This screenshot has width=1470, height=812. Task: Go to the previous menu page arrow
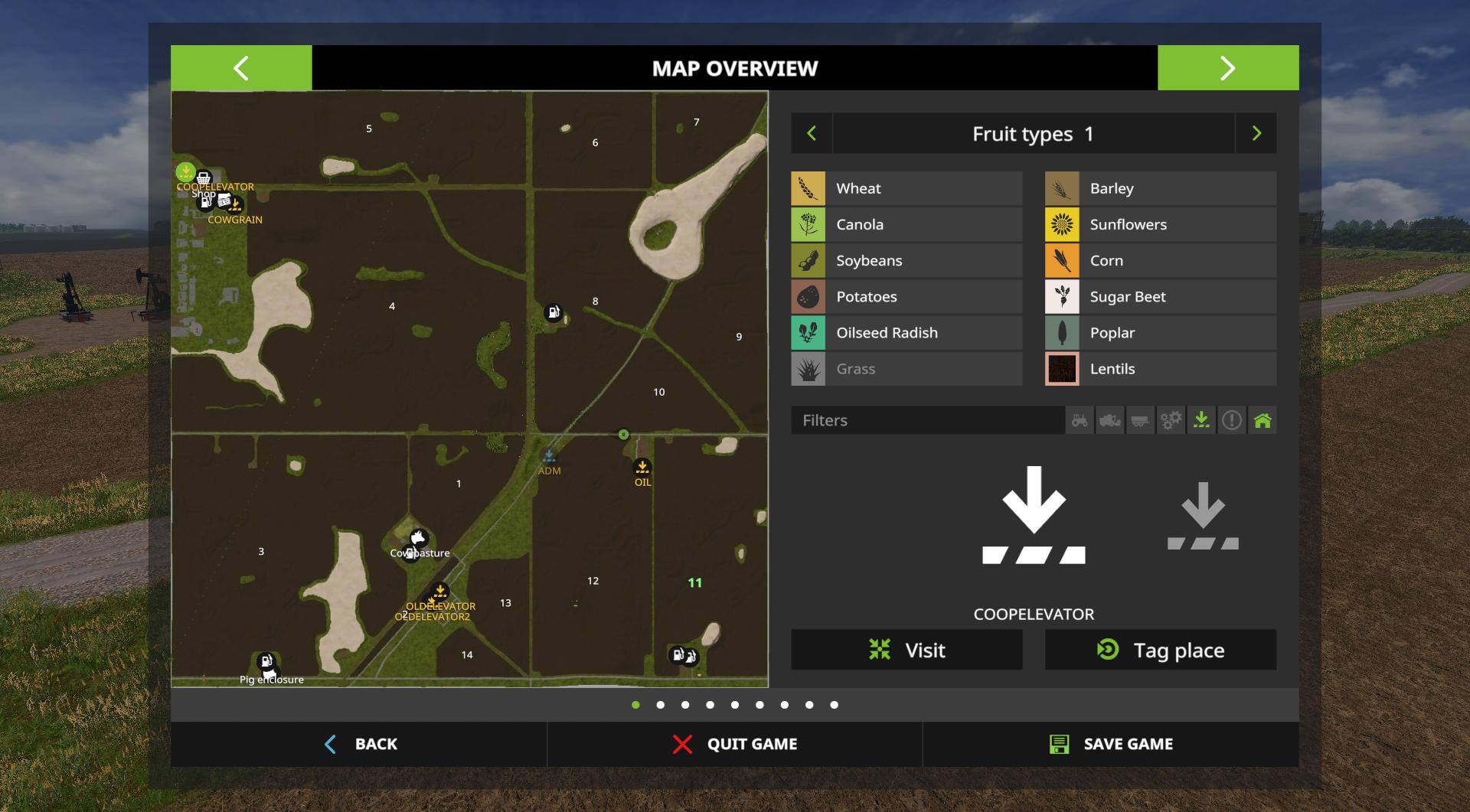click(240, 68)
